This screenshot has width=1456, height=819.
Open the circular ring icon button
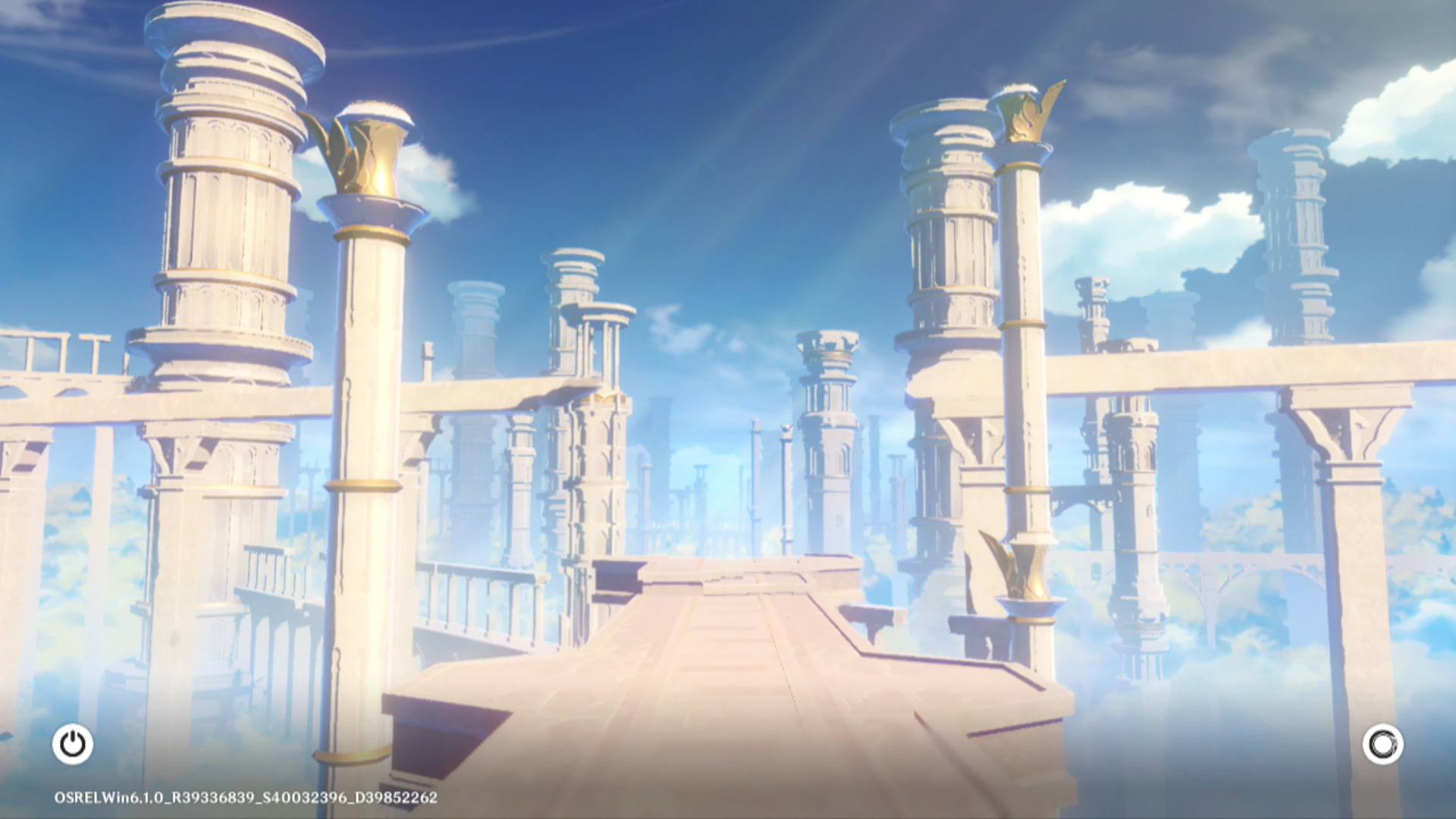[x=1382, y=744]
